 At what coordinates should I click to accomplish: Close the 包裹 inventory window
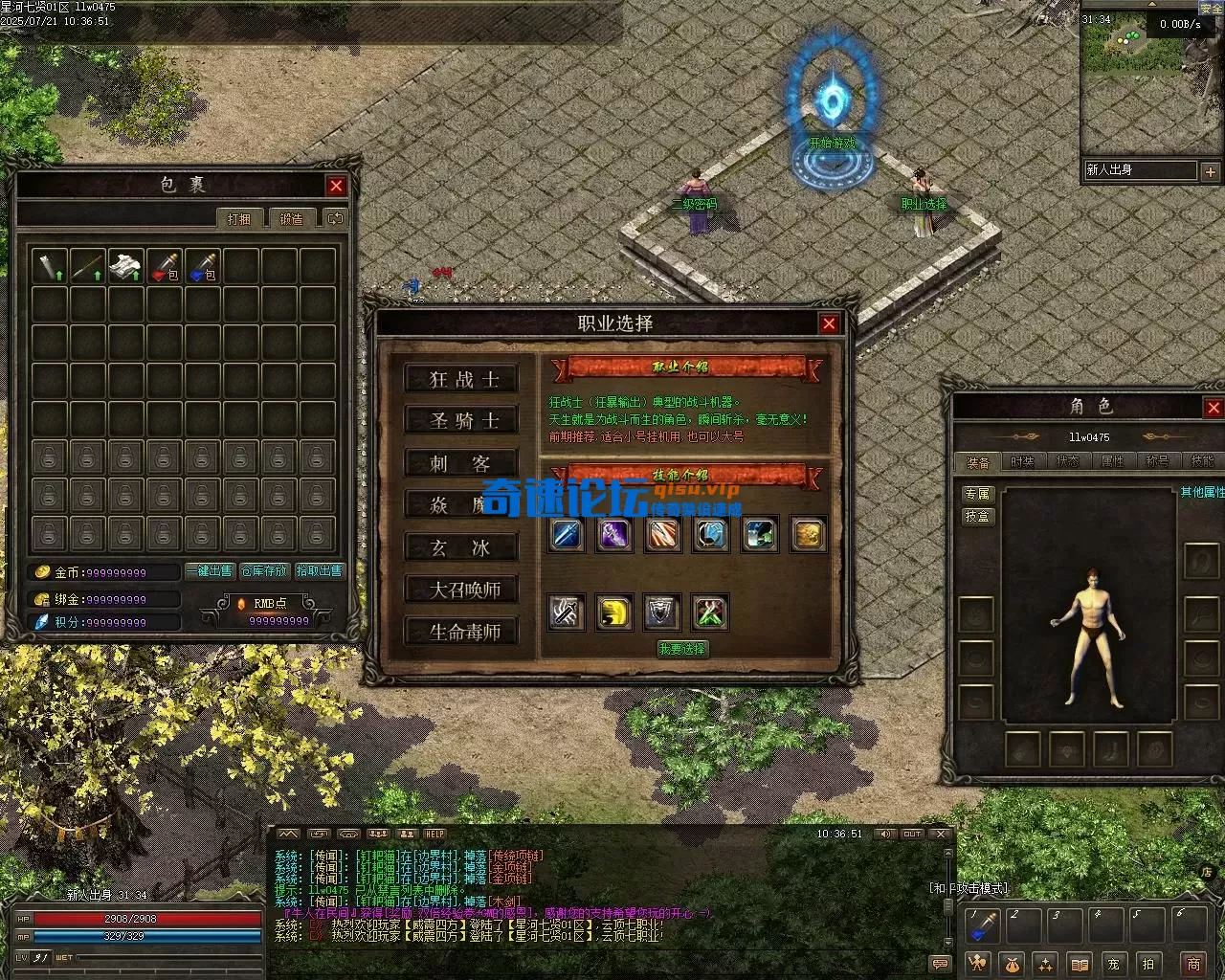point(336,186)
